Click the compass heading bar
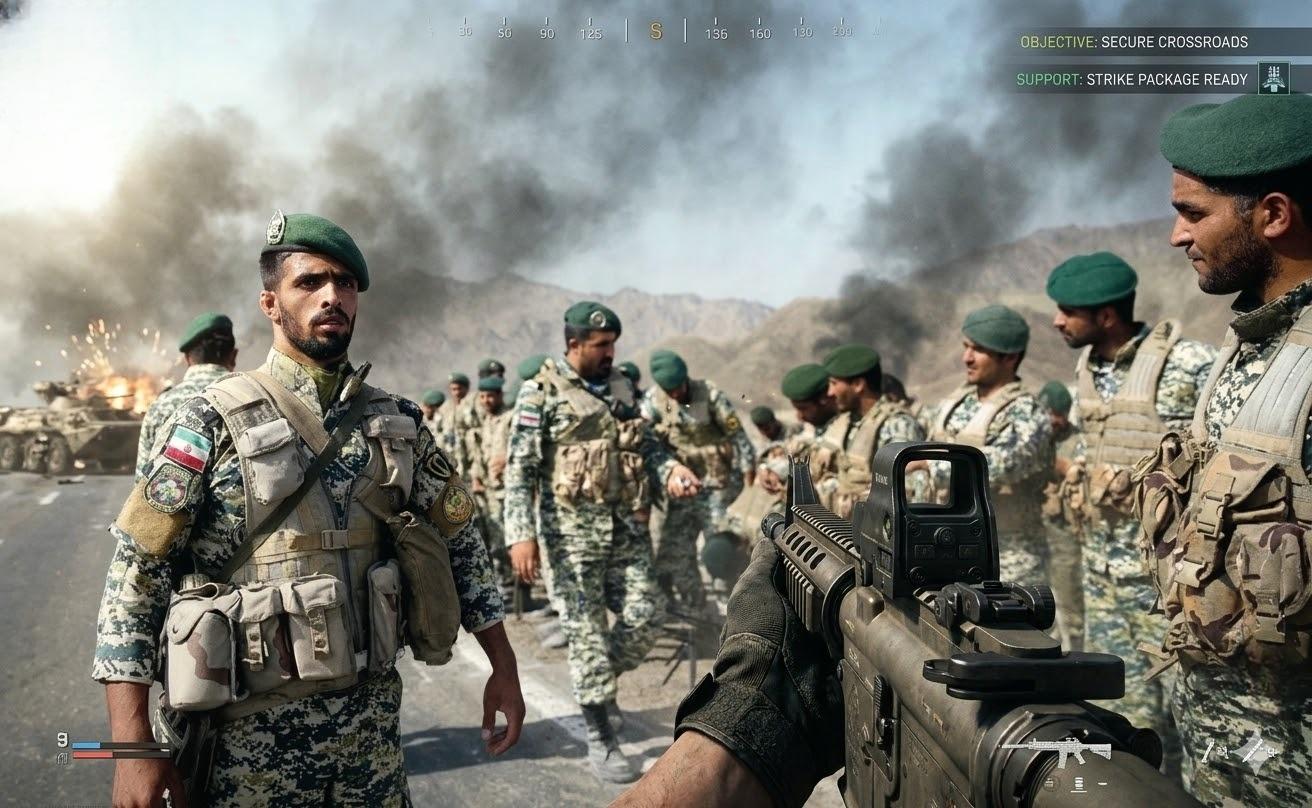This screenshot has width=1312, height=808. [x=656, y=32]
